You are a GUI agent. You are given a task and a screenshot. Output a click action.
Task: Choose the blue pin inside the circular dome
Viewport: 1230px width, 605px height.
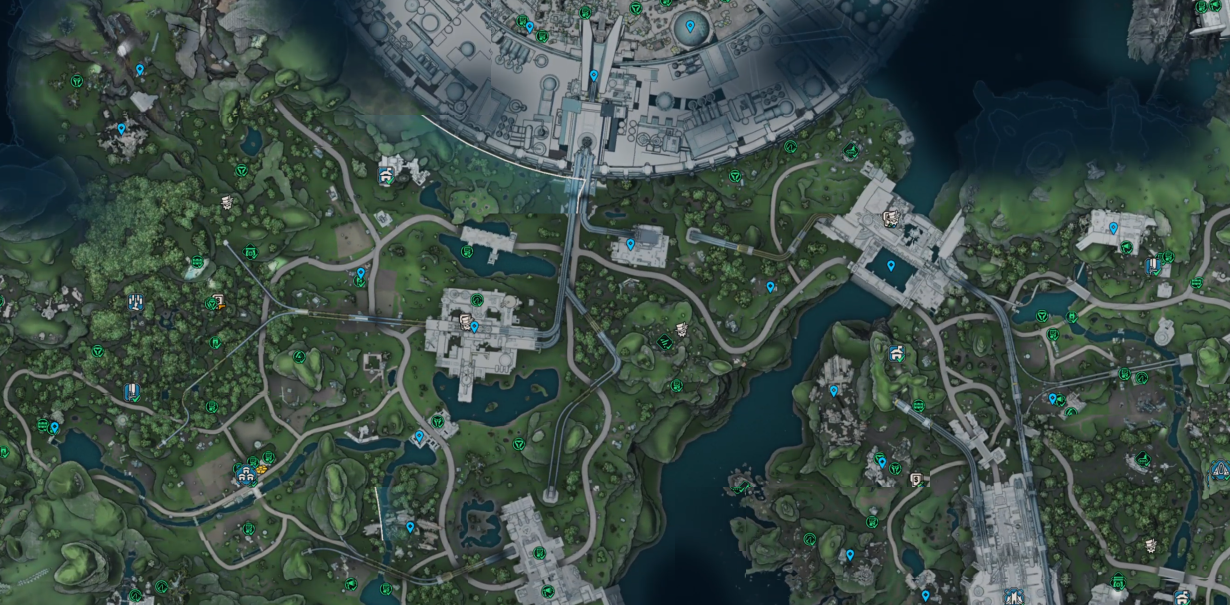690,25
